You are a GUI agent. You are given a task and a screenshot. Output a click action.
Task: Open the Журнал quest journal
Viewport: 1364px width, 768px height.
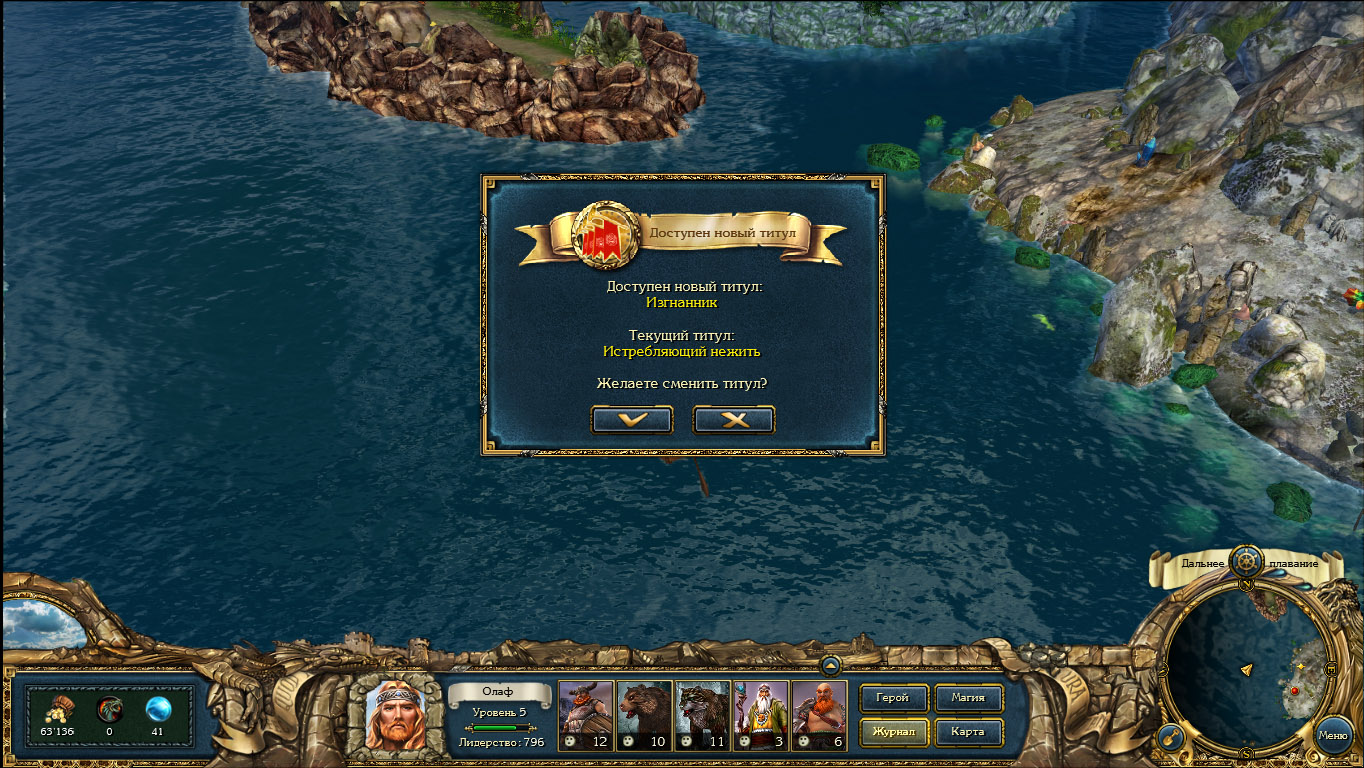(x=892, y=732)
